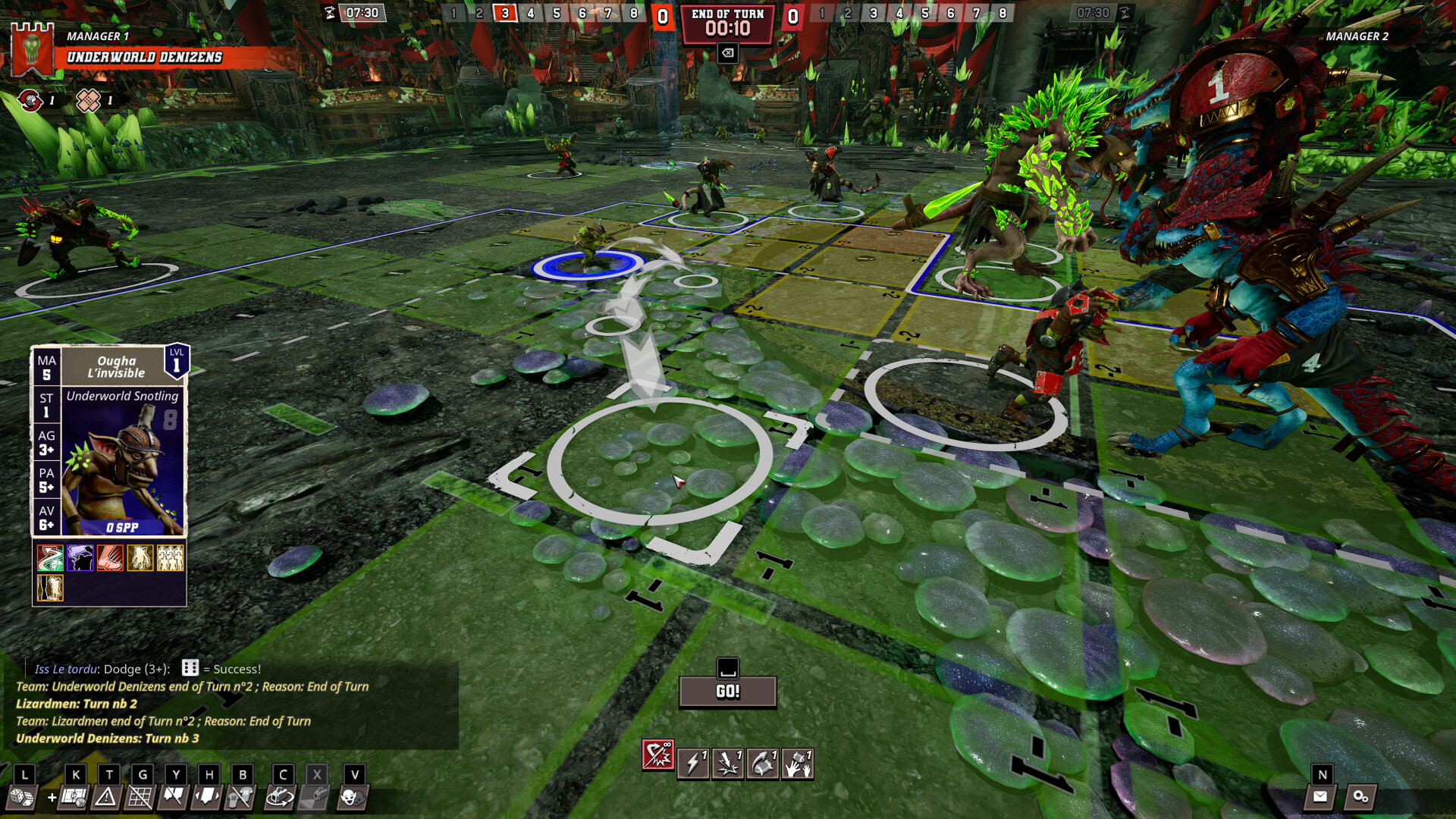
Task: Choose the hand-off ball action
Action: click(x=798, y=764)
